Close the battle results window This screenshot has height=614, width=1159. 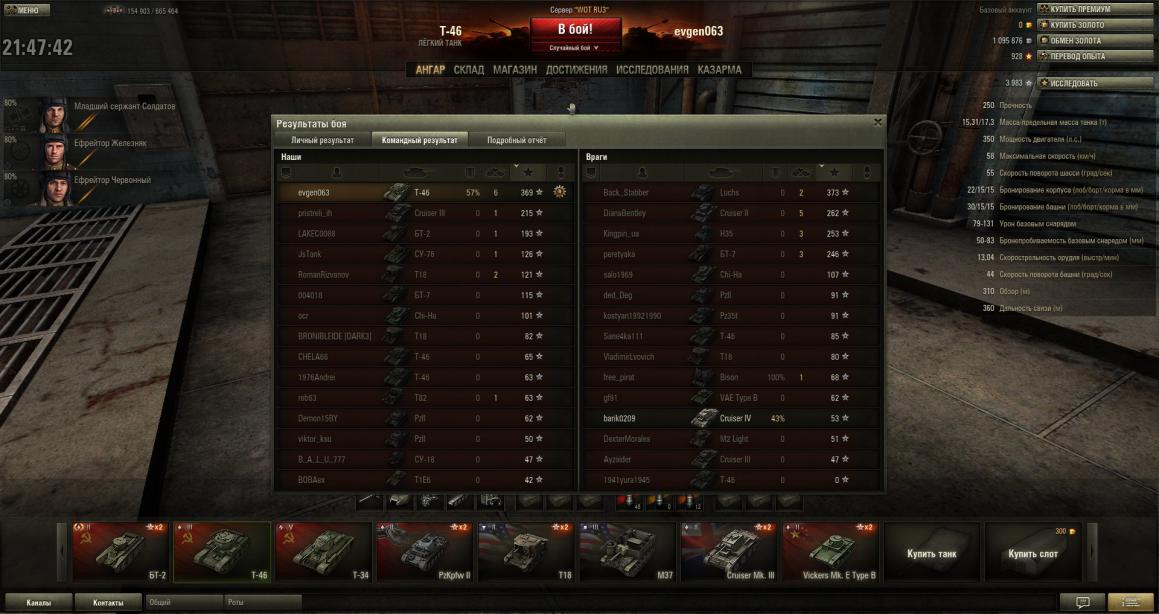878,122
